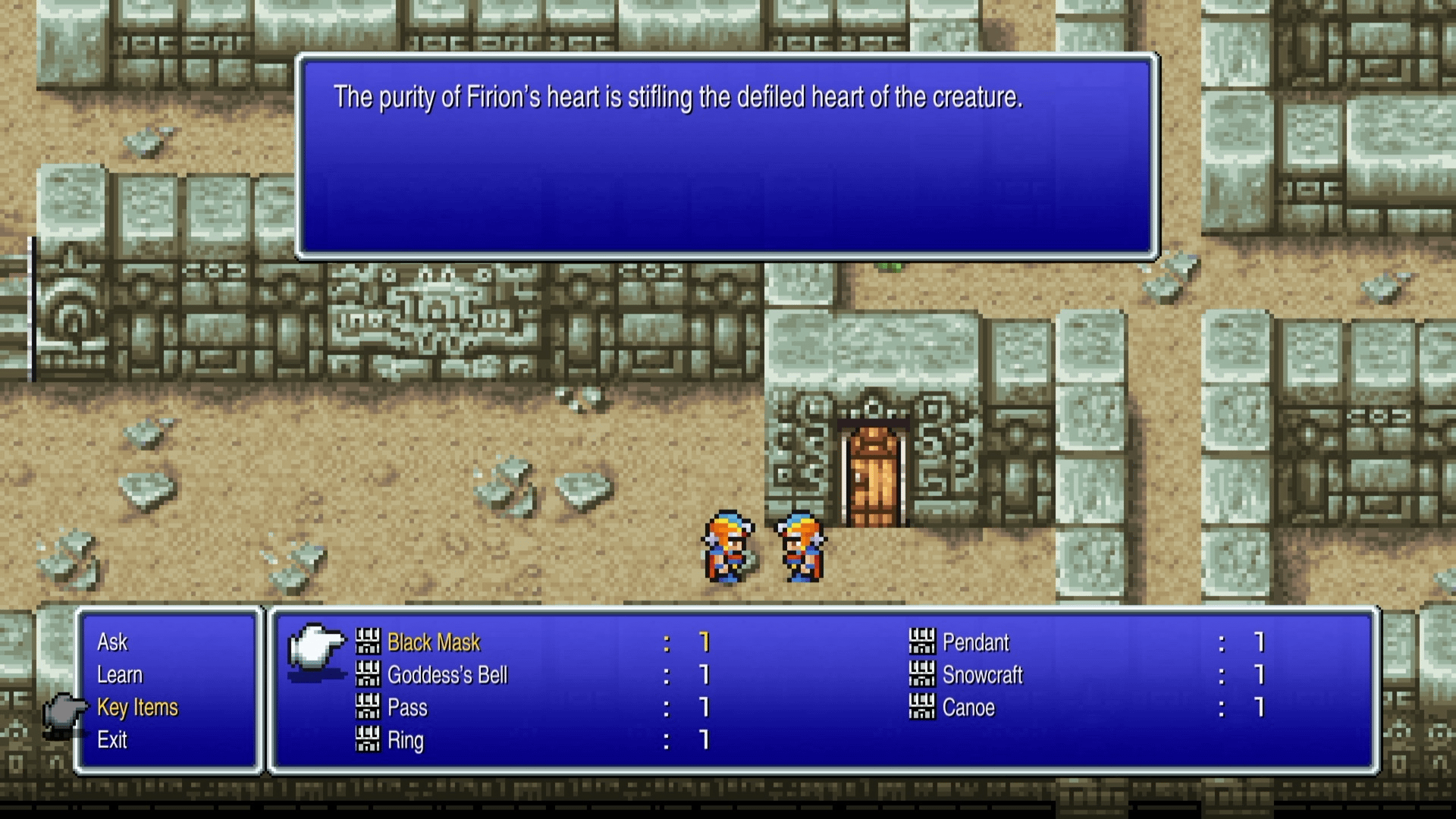Select the Key Items menu entry
The width and height of the screenshot is (1456, 819).
point(136,708)
